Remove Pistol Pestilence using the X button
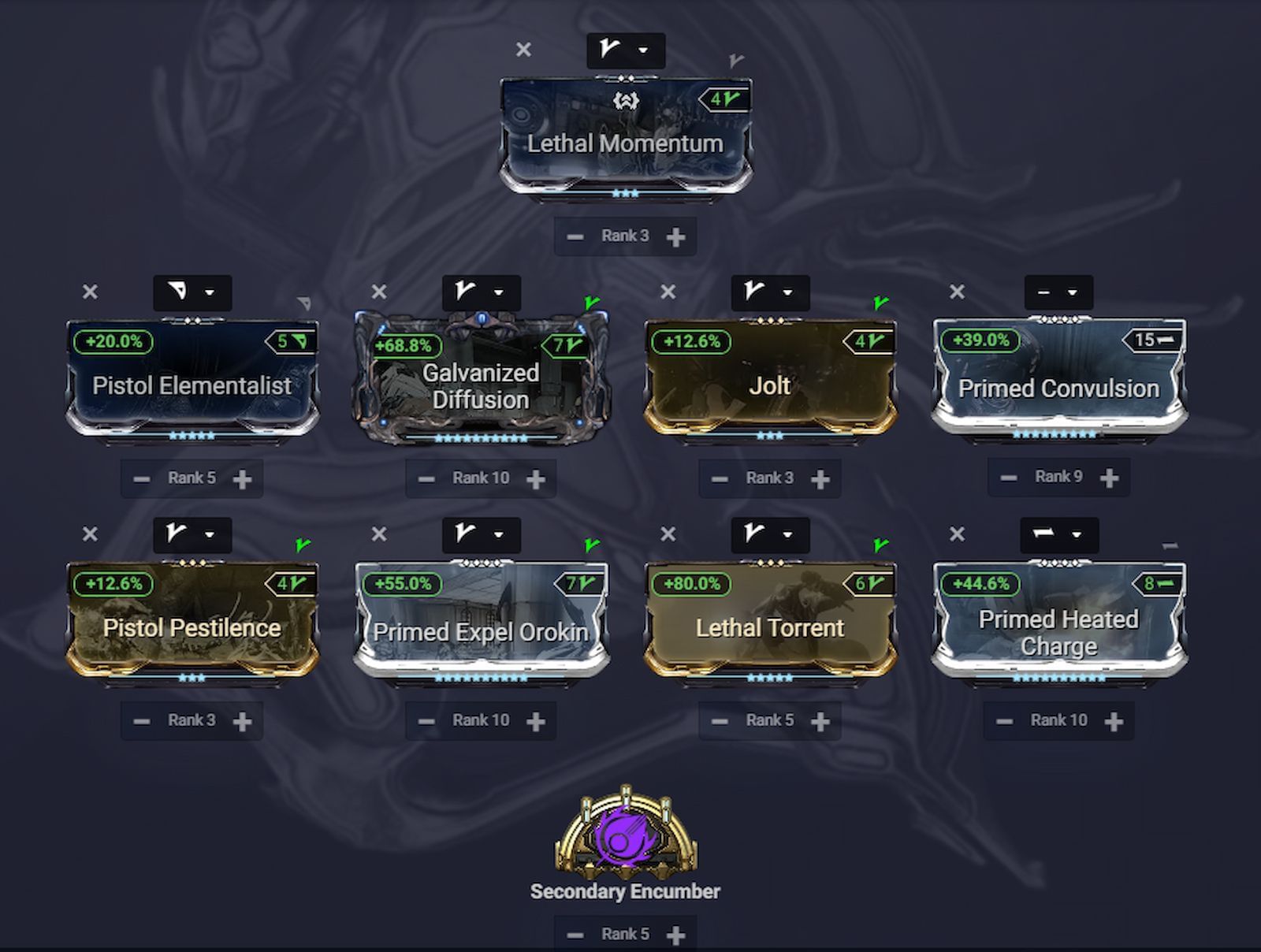Viewport: 1261px width, 952px height. click(x=89, y=535)
